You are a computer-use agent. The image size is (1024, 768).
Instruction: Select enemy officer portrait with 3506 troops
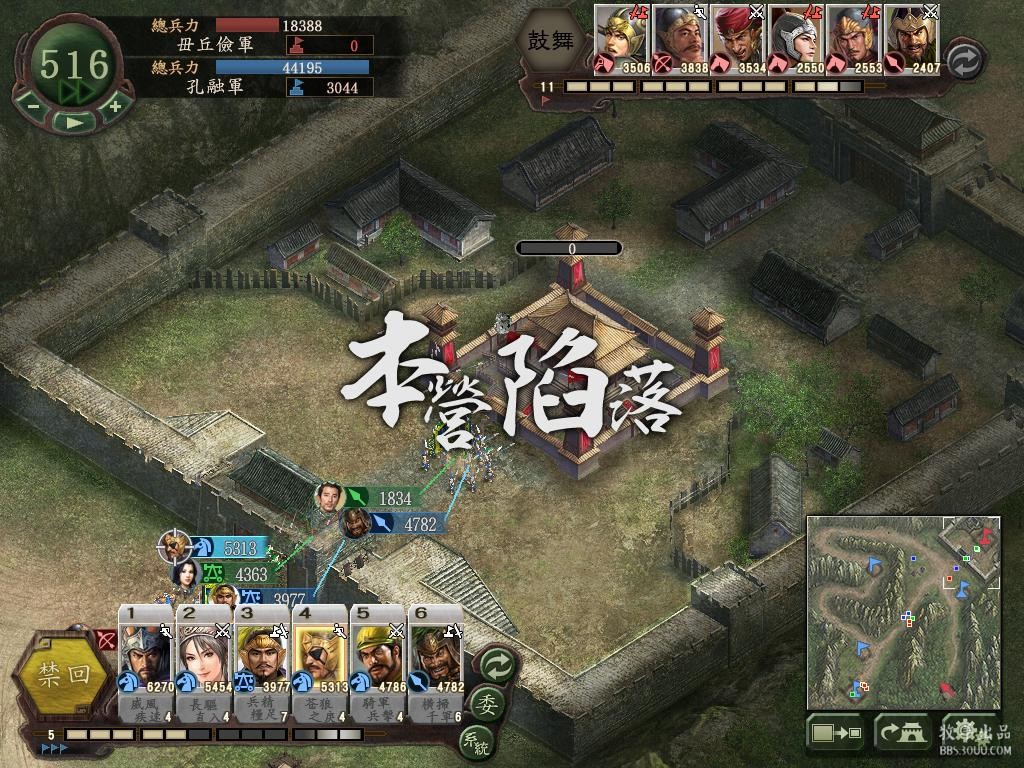(x=623, y=40)
